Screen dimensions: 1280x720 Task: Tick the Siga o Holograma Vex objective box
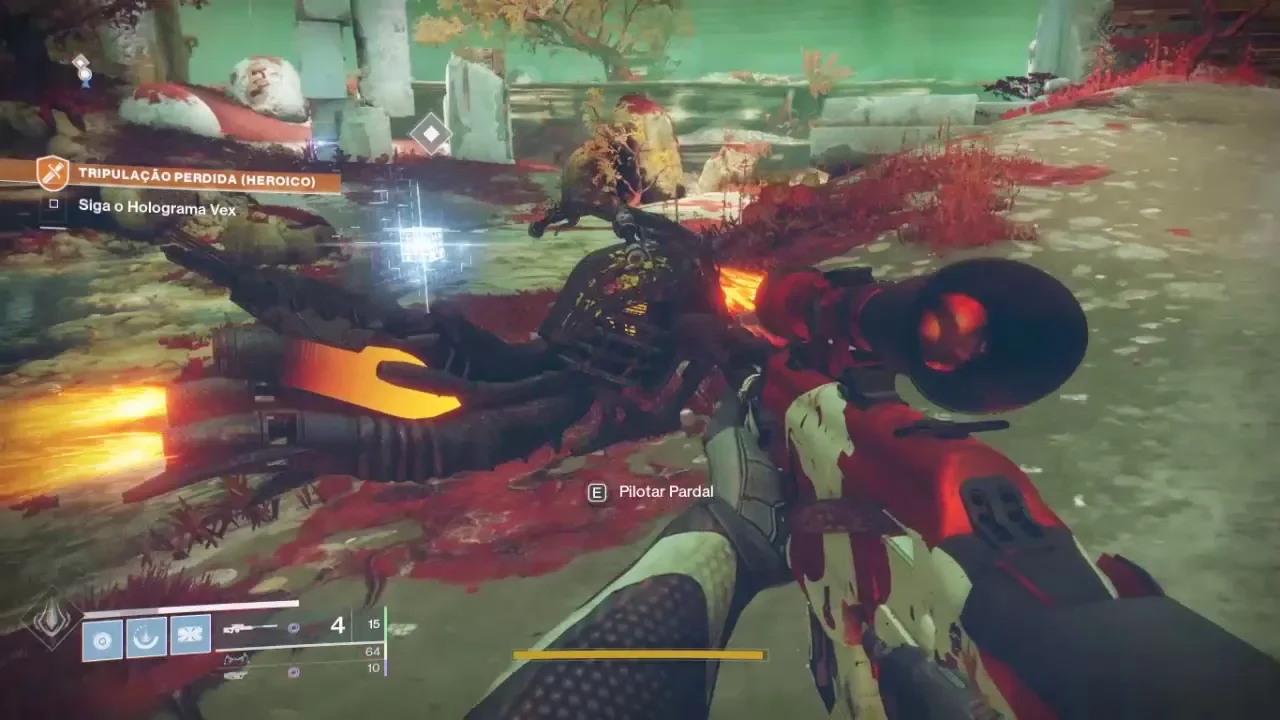(53, 205)
